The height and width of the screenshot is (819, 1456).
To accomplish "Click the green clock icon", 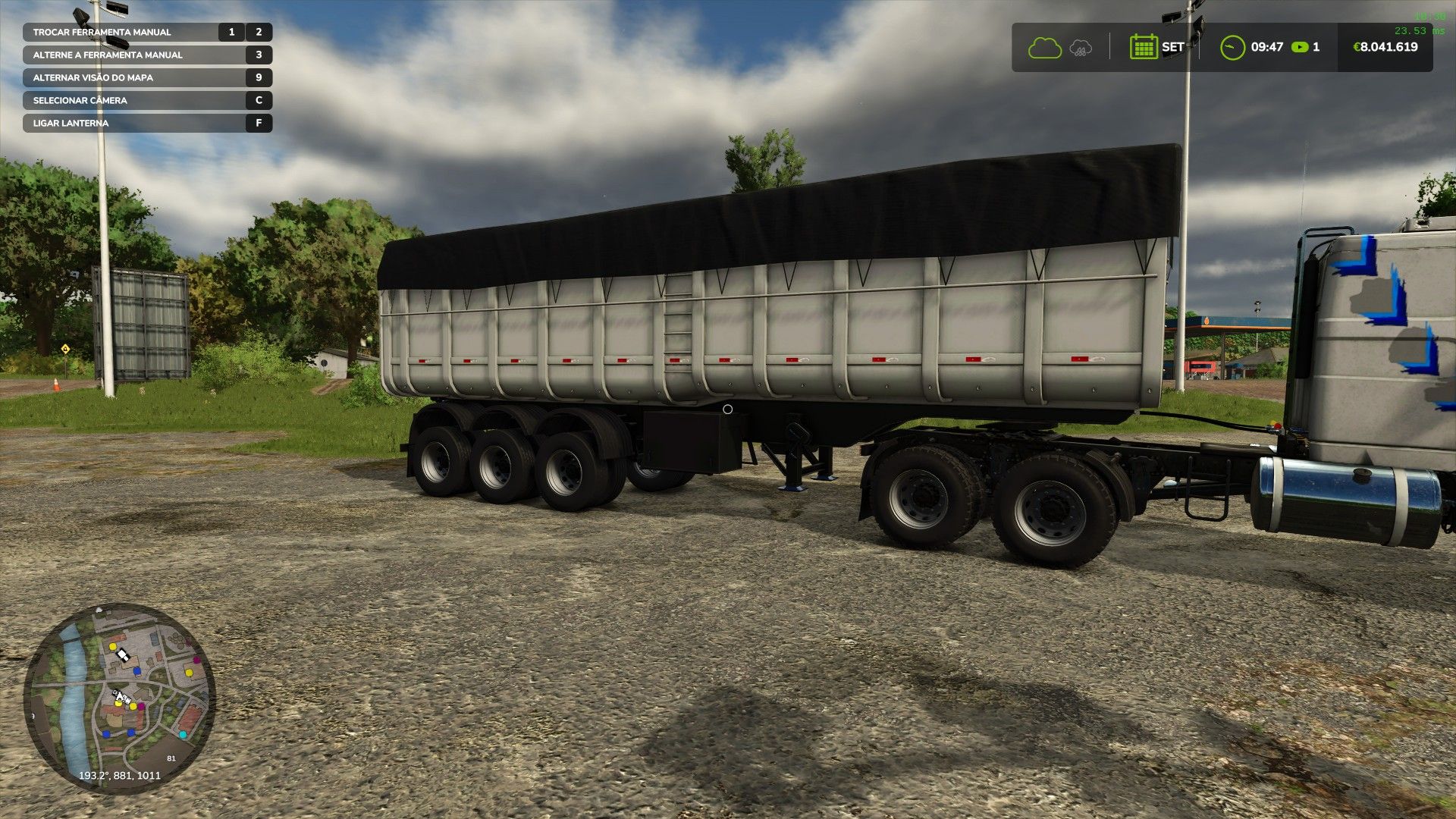I will pos(1232,48).
